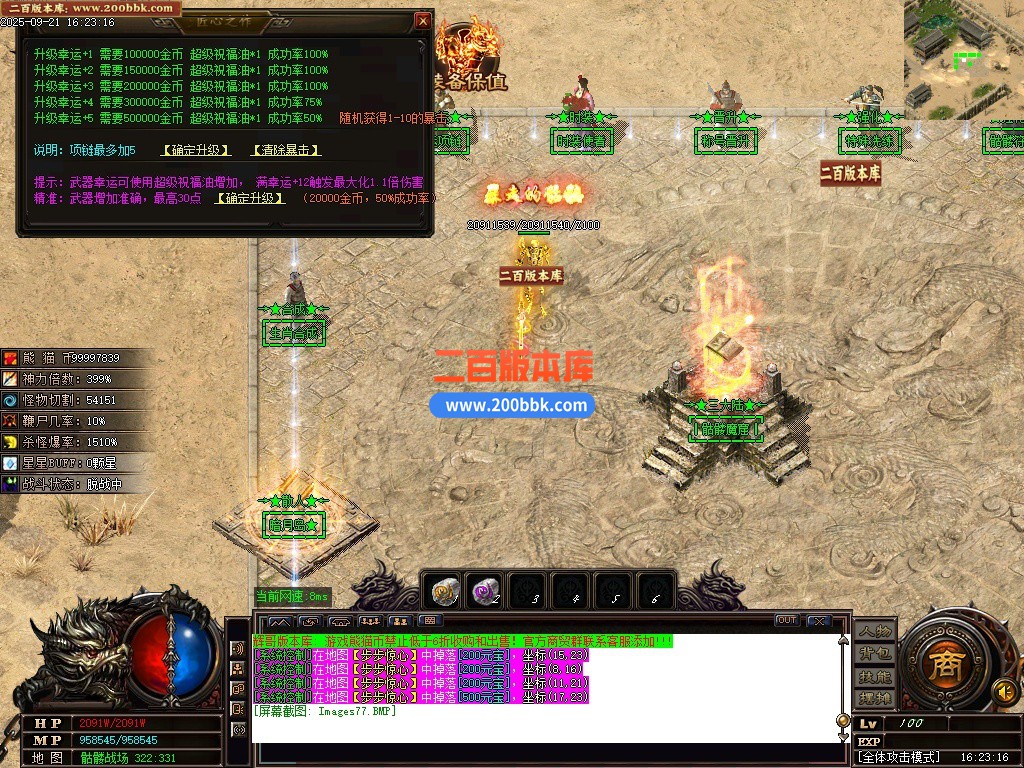Image resolution: width=1024 pixels, height=768 pixels.
Task: Open the 摆摊 stall button
Action: 875,697
